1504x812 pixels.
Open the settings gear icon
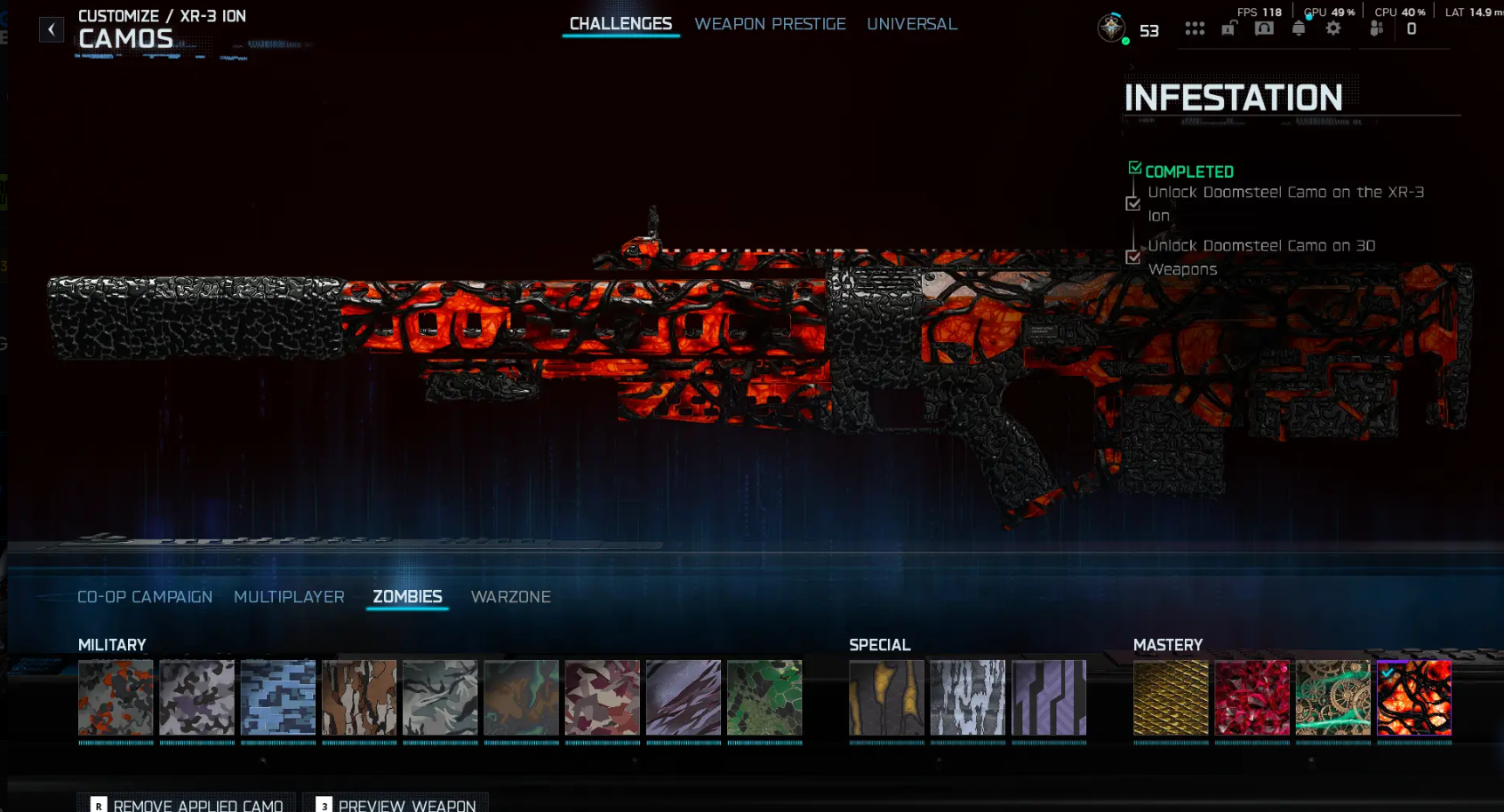[1333, 28]
